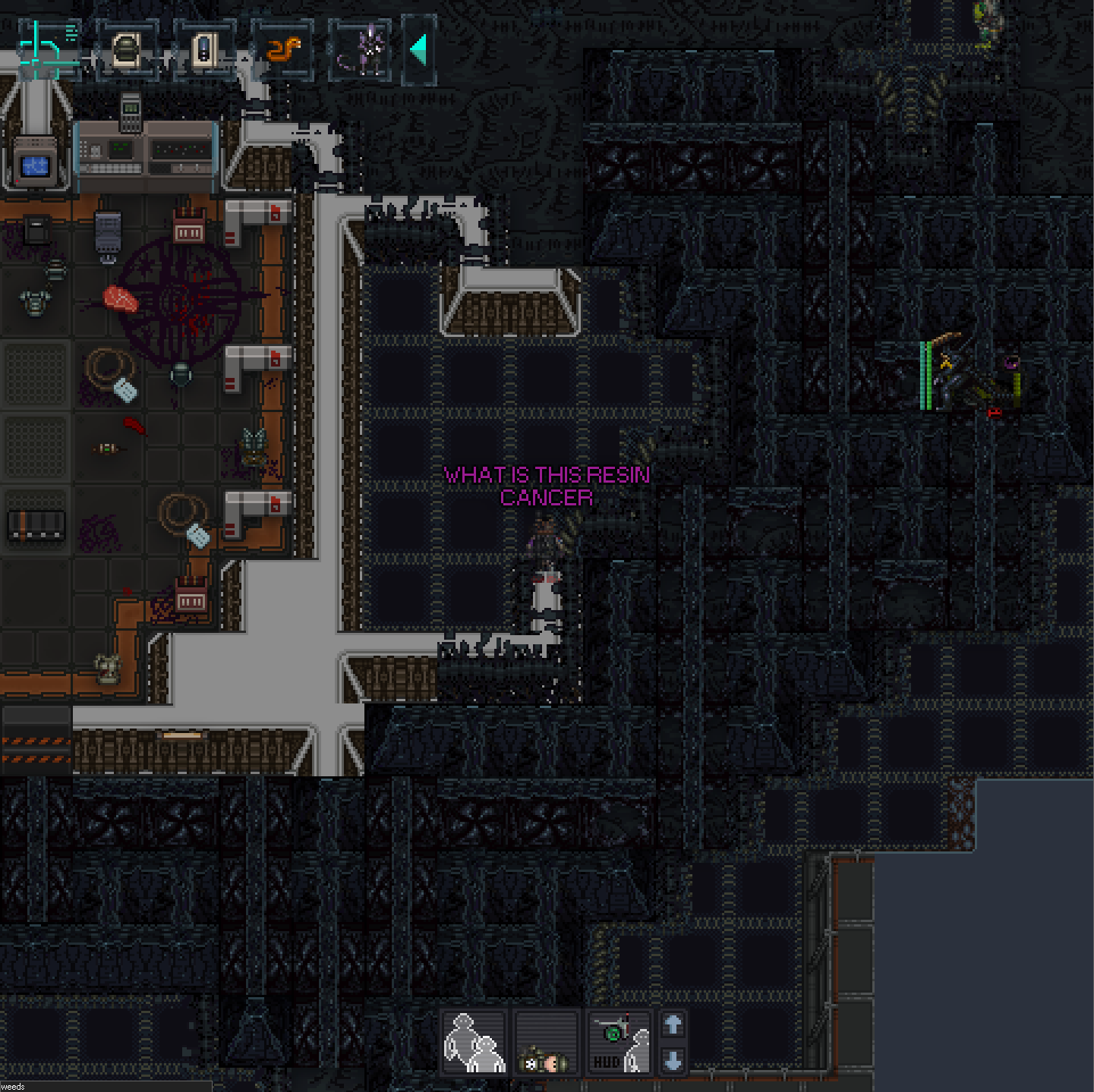Screen dimensions: 1094x1092
Task: Collapse the top bar with the cyan arrow
Action: (x=419, y=50)
